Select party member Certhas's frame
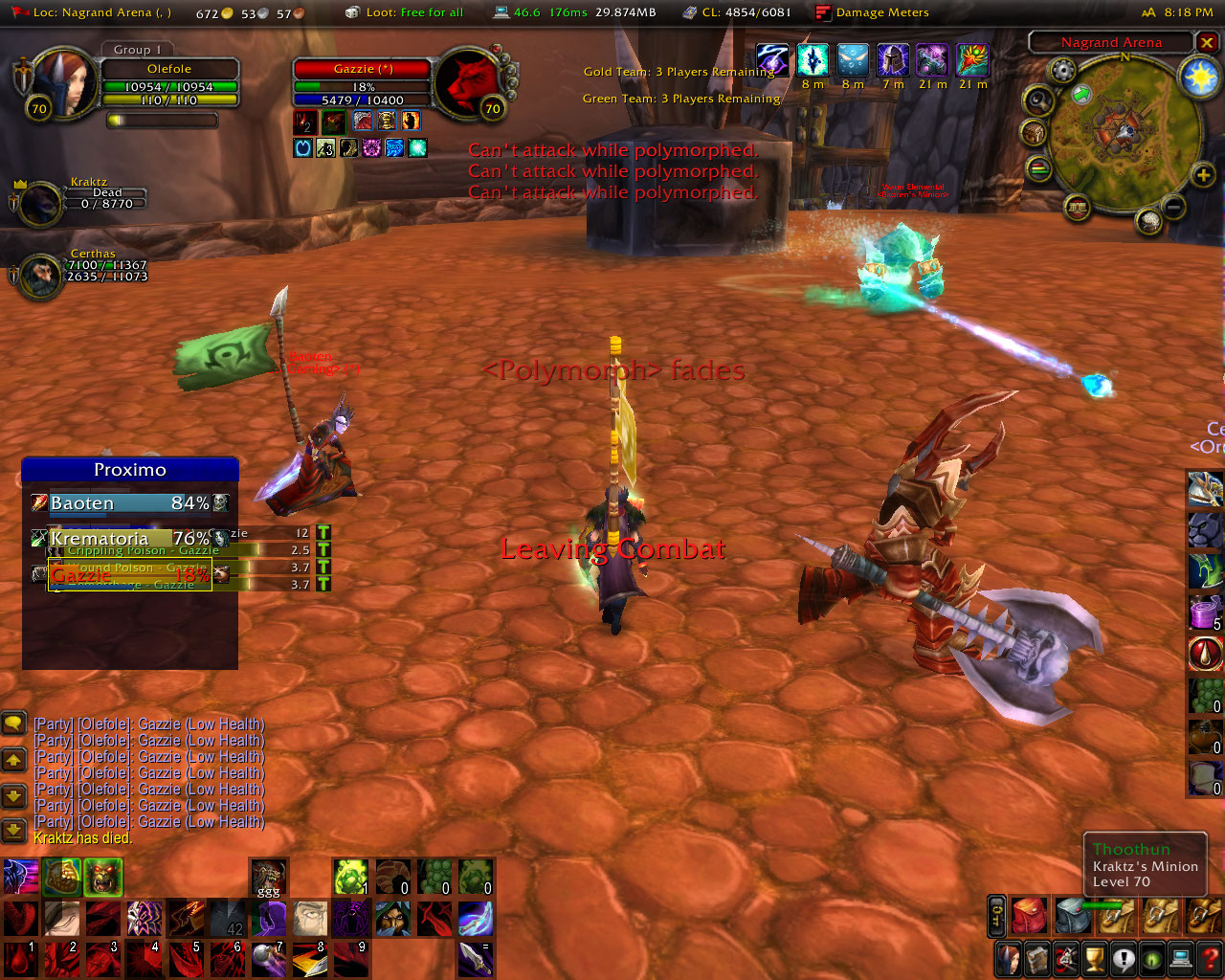The image size is (1225, 980). tap(38, 277)
